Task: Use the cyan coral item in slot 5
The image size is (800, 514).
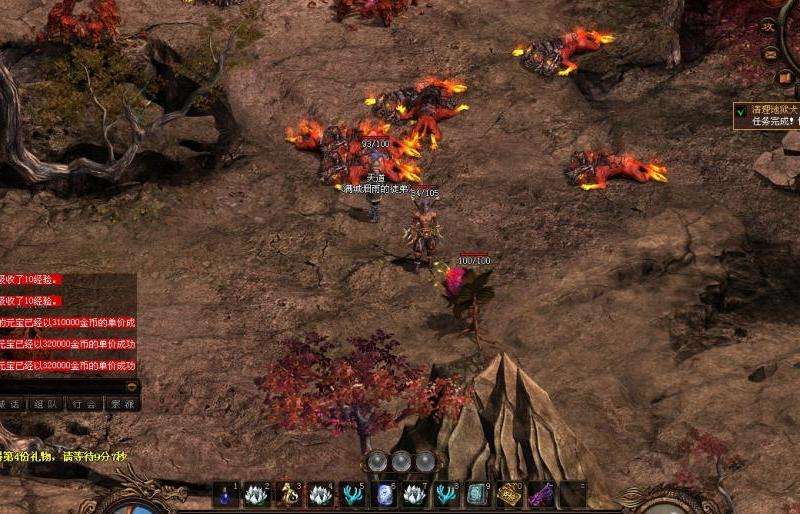Action: click(x=351, y=495)
